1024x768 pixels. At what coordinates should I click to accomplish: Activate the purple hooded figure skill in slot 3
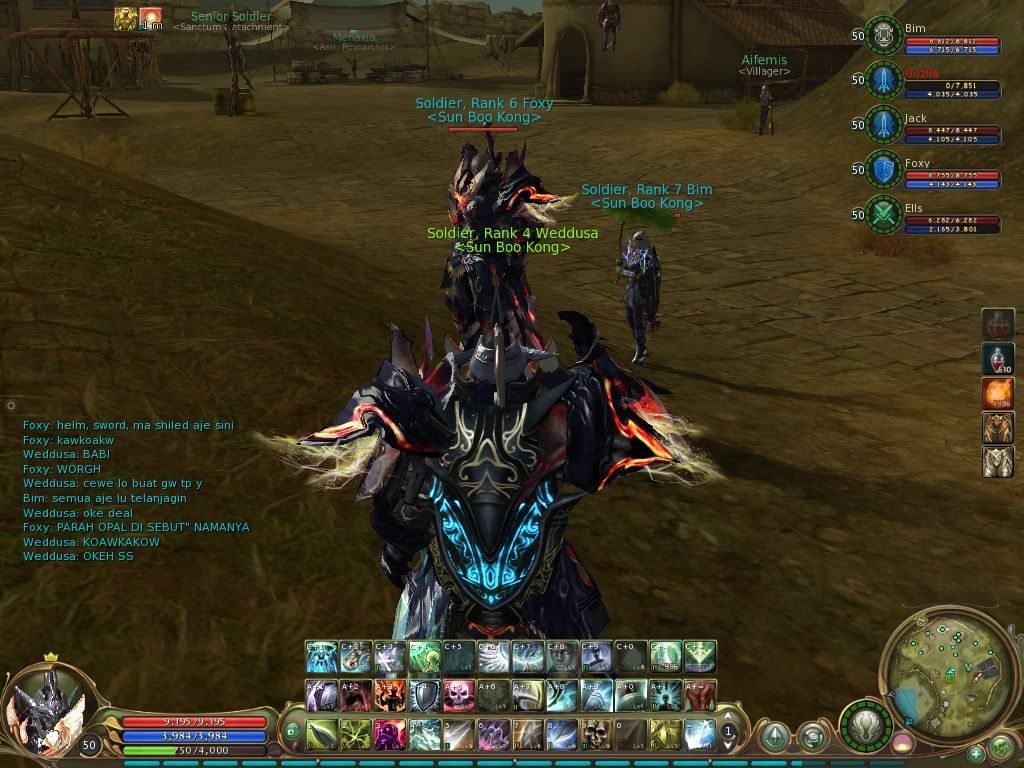pyautogui.click(x=390, y=735)
